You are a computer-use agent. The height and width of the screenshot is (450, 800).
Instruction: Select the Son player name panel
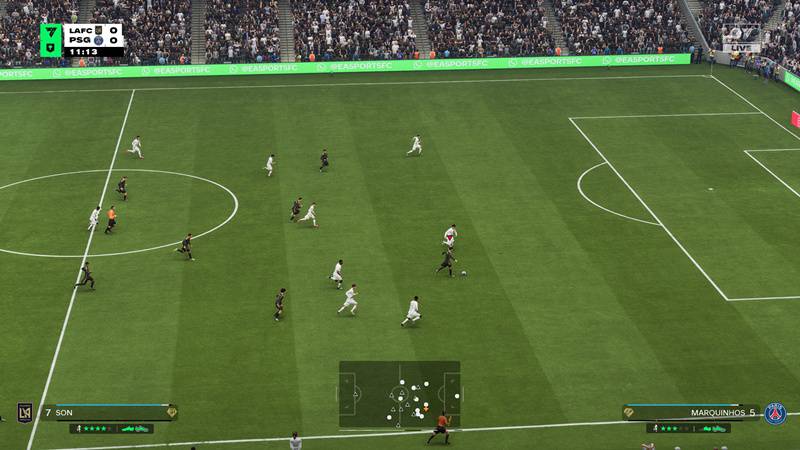pyautogui.click(x=108, y=412)
